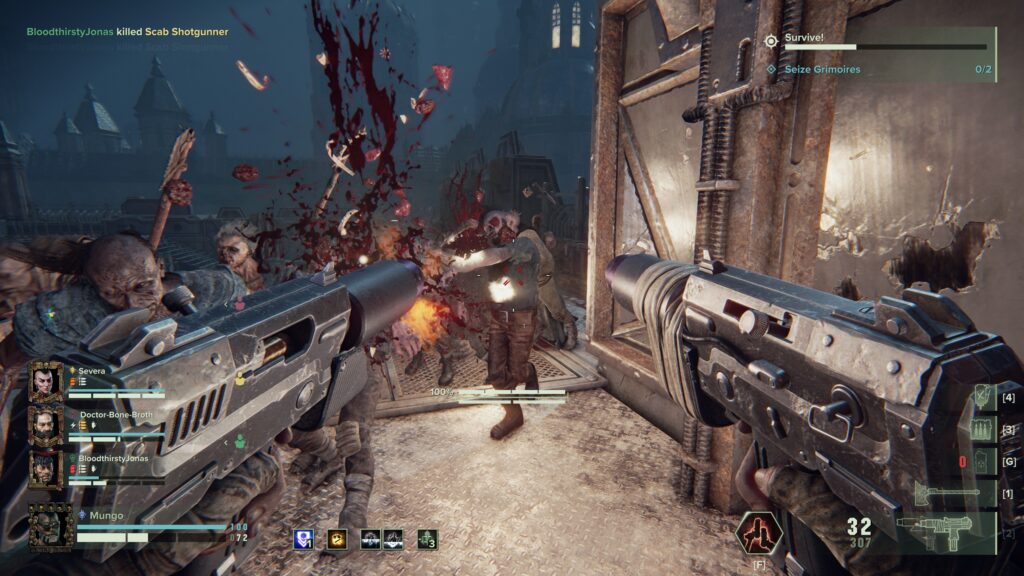Click the orange skull buff icon

(338, 539)
